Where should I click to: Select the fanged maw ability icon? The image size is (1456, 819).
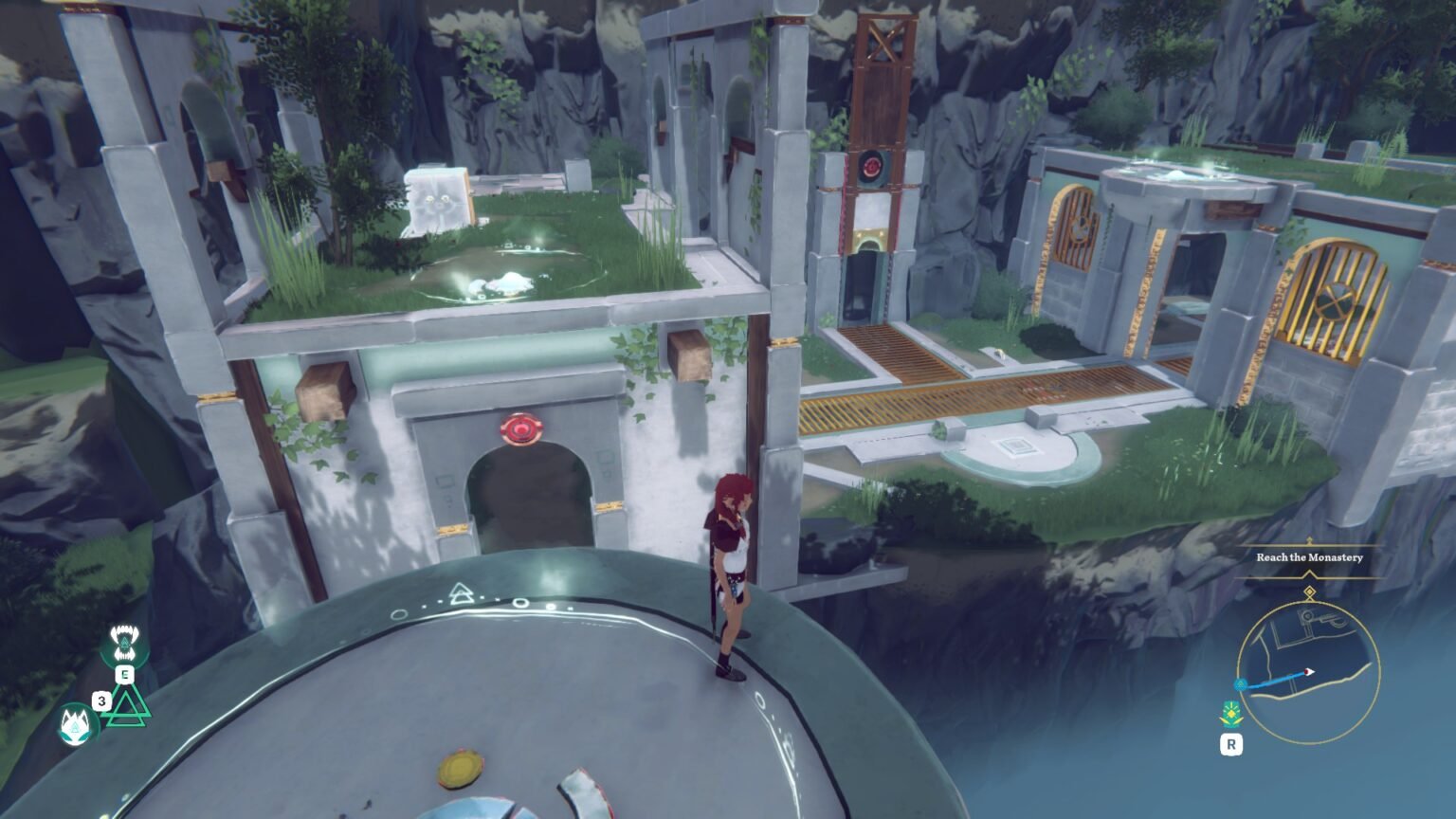pos(125,642)
